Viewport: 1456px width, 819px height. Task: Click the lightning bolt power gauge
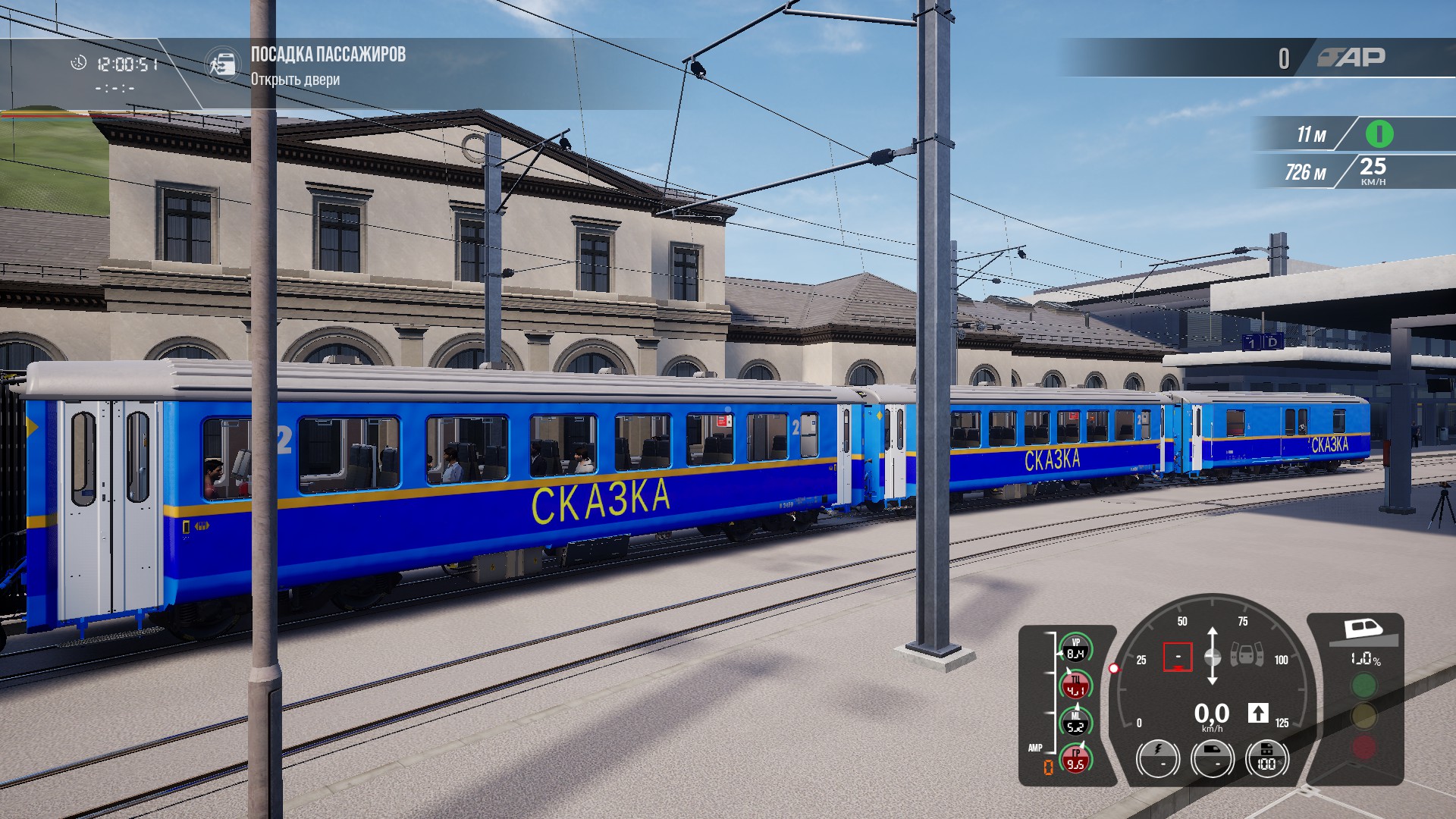pyautogui.click(x=1158, y=758)
